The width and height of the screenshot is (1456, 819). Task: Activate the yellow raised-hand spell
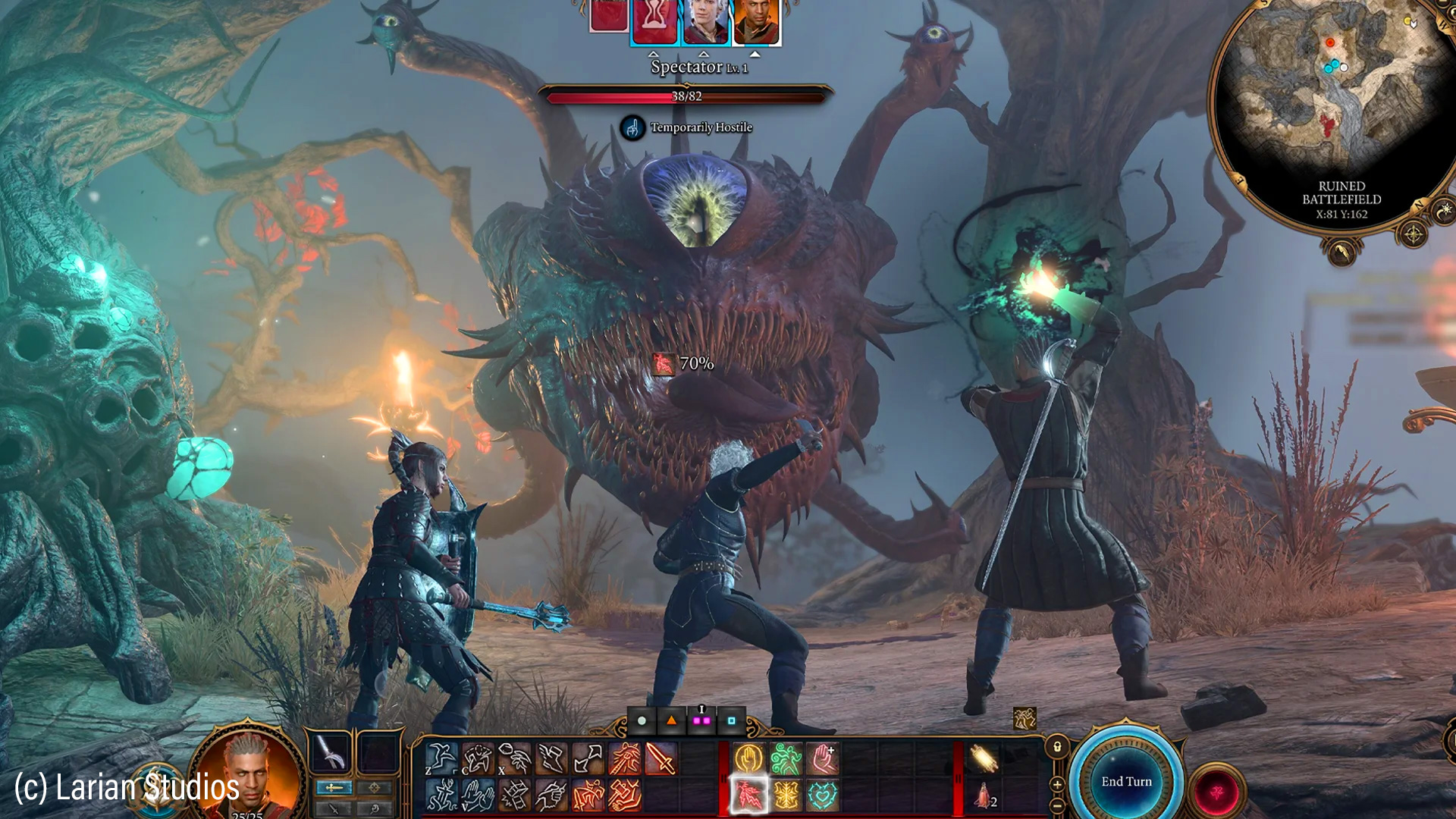point(749,758)
